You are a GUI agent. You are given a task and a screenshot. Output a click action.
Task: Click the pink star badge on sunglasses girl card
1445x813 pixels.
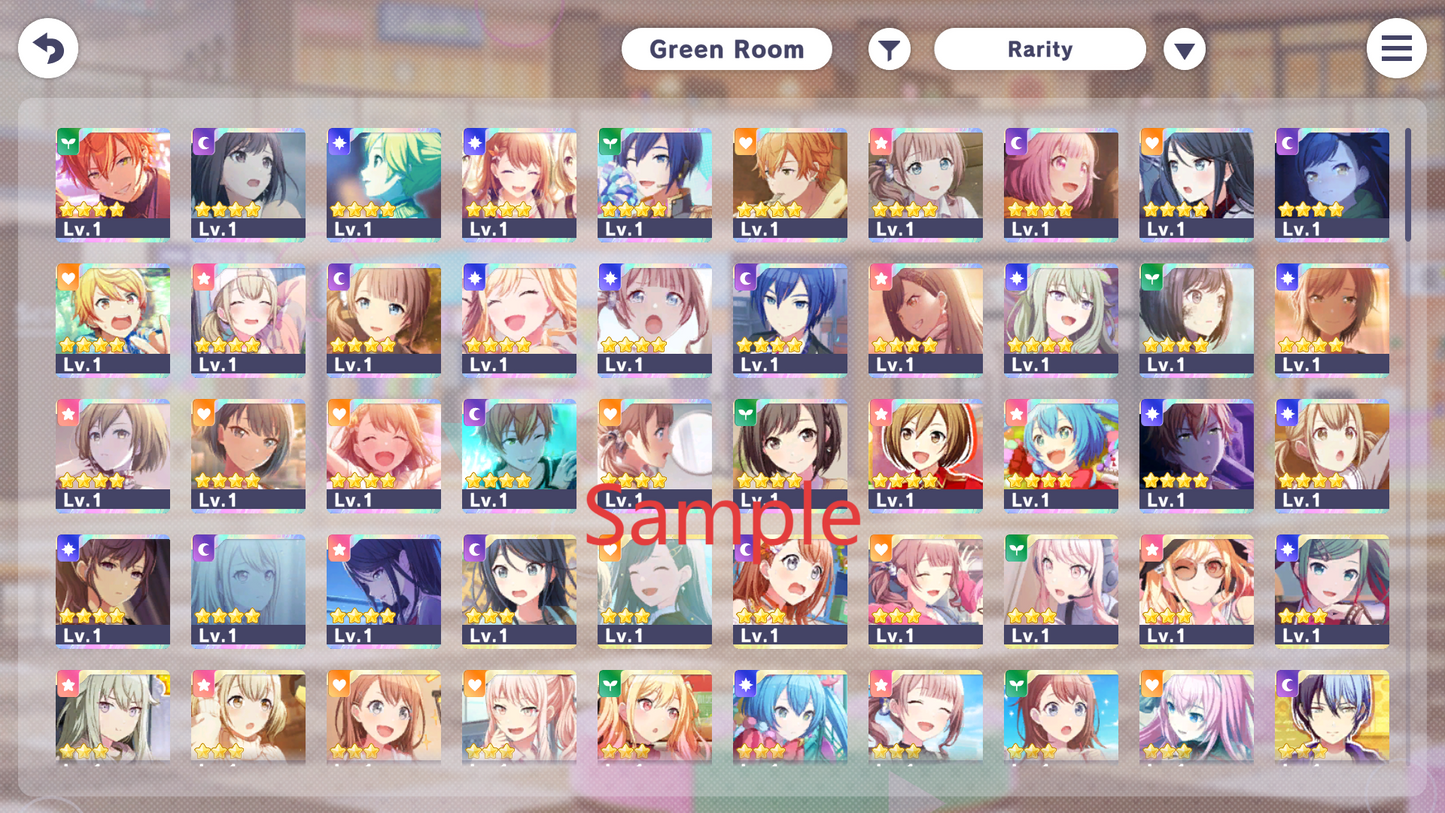[1151, 547]
